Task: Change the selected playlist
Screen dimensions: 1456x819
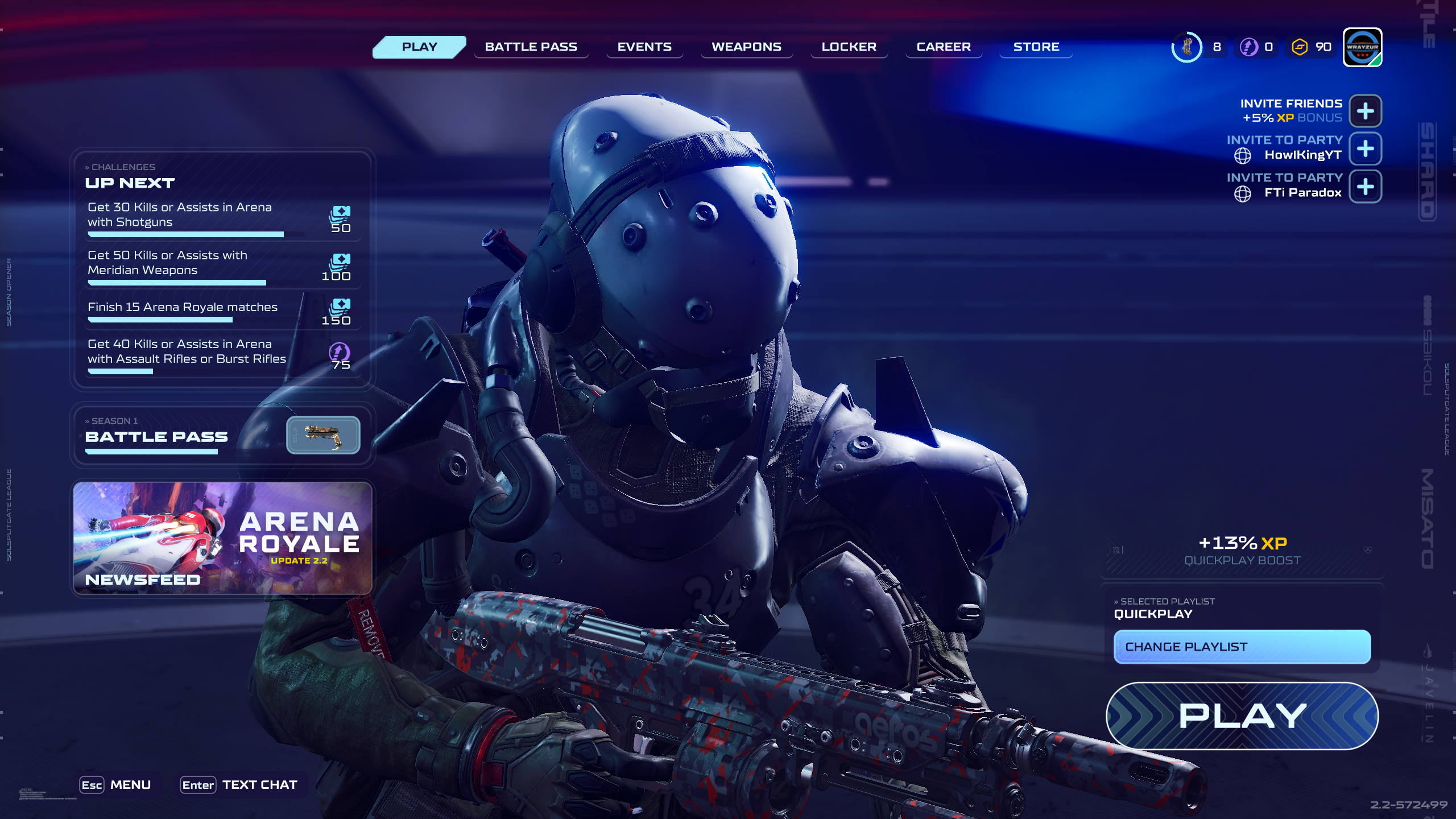Action: pos(1242,647)
